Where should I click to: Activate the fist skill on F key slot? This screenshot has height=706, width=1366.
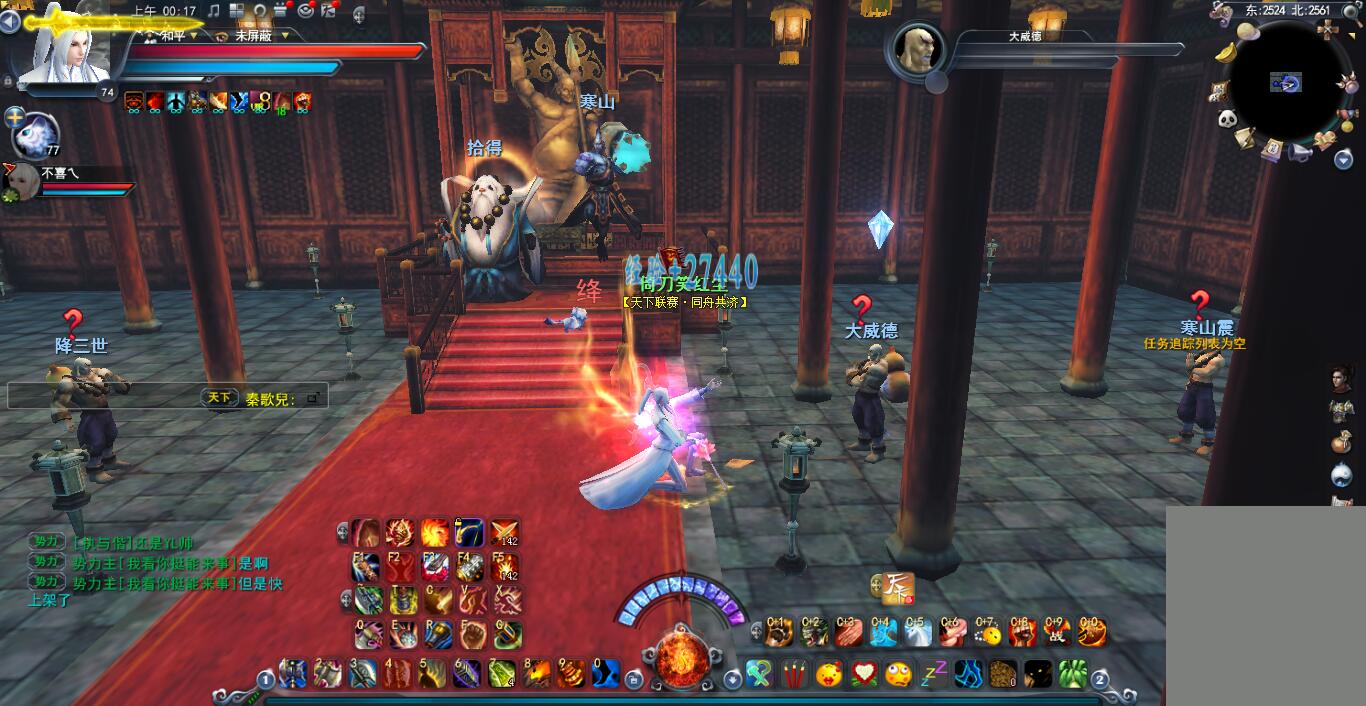[470, 634]
